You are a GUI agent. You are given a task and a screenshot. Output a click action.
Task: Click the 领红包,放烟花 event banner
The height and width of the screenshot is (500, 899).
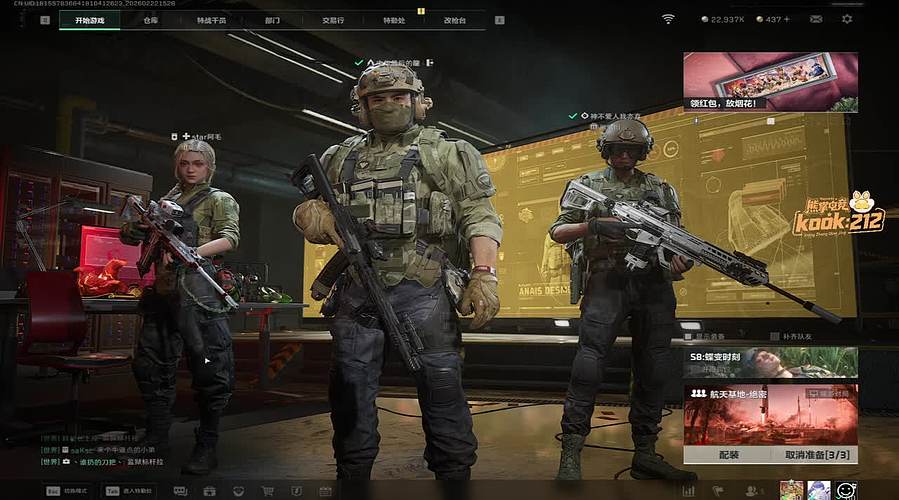pos(770,81)
